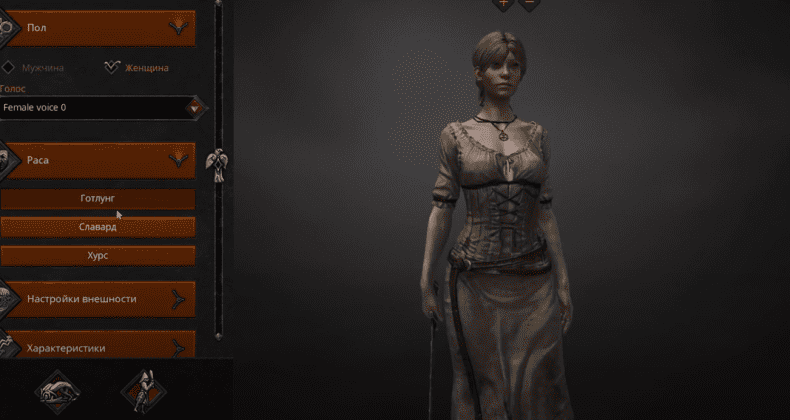Open the Female voice 0 dropdown
The width and height of the screenshot is (790, 420).
point(197,106)
